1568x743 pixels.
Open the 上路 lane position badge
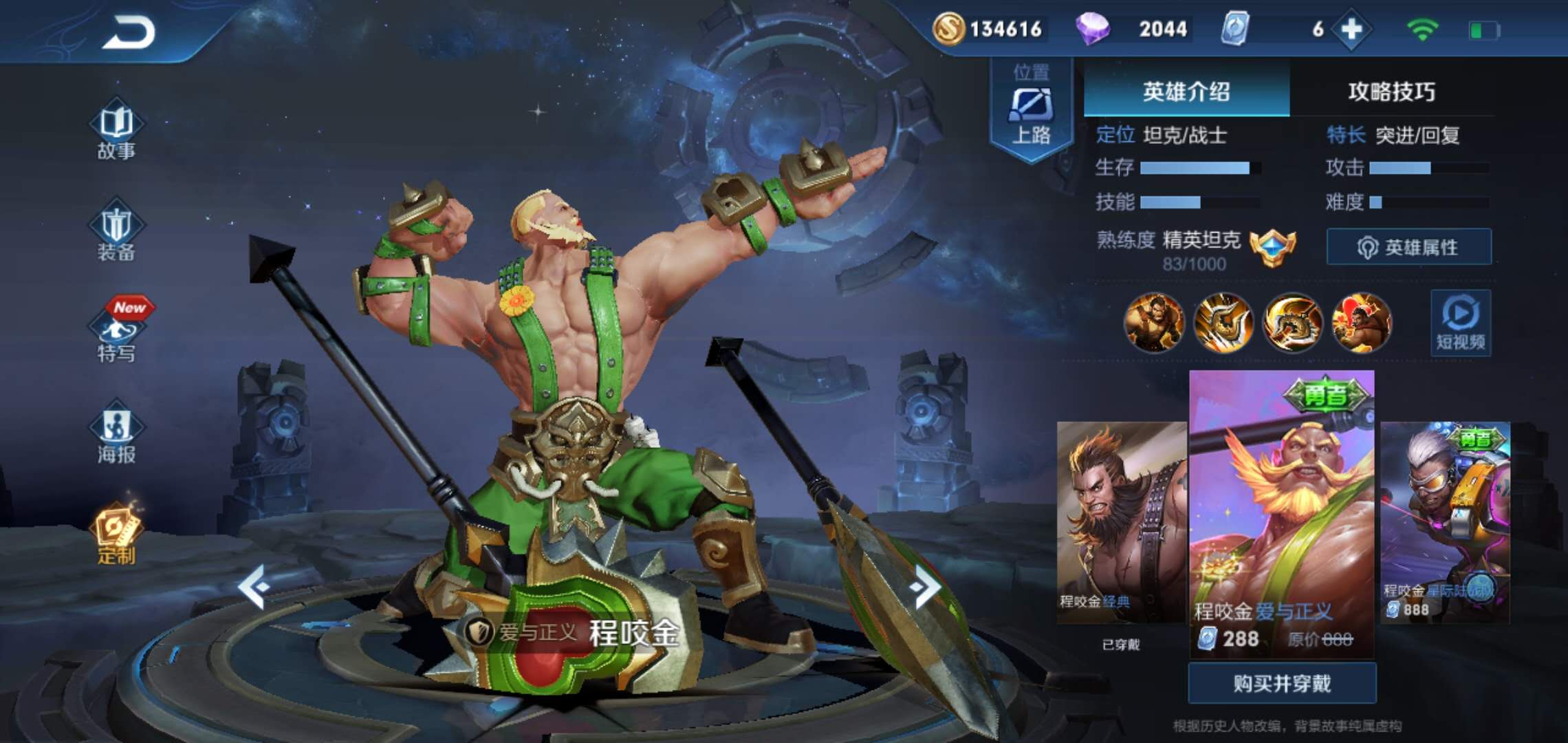pos(1031,110)
